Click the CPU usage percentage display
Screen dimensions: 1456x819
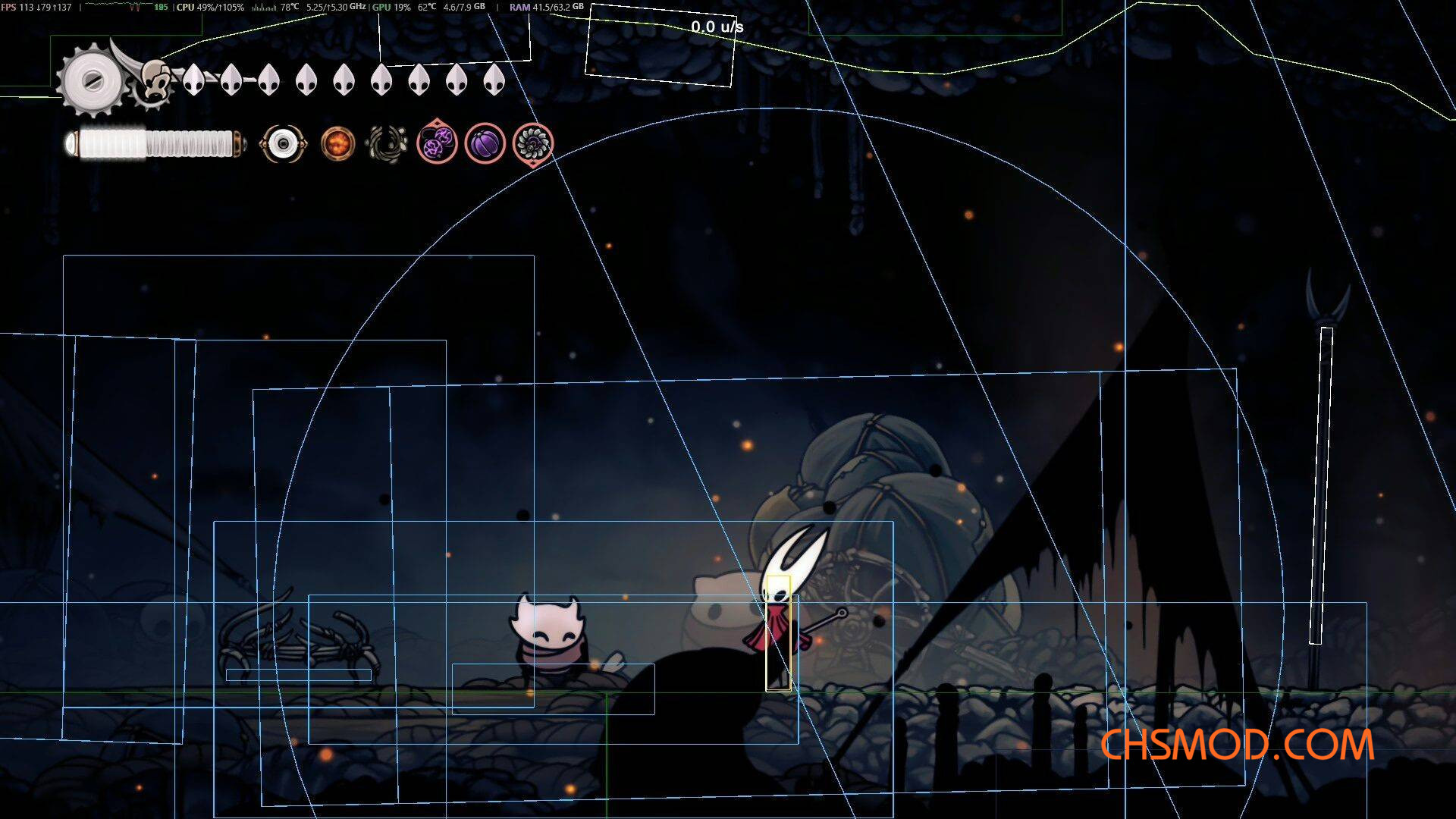click(220, 6)
